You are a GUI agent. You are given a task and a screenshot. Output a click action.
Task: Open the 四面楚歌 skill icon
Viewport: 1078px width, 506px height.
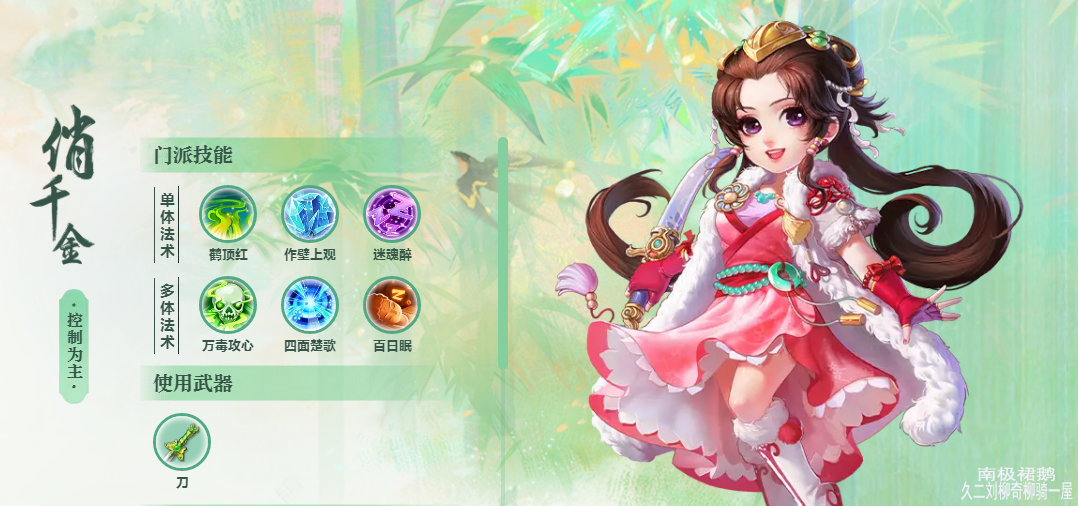(310, 304)
